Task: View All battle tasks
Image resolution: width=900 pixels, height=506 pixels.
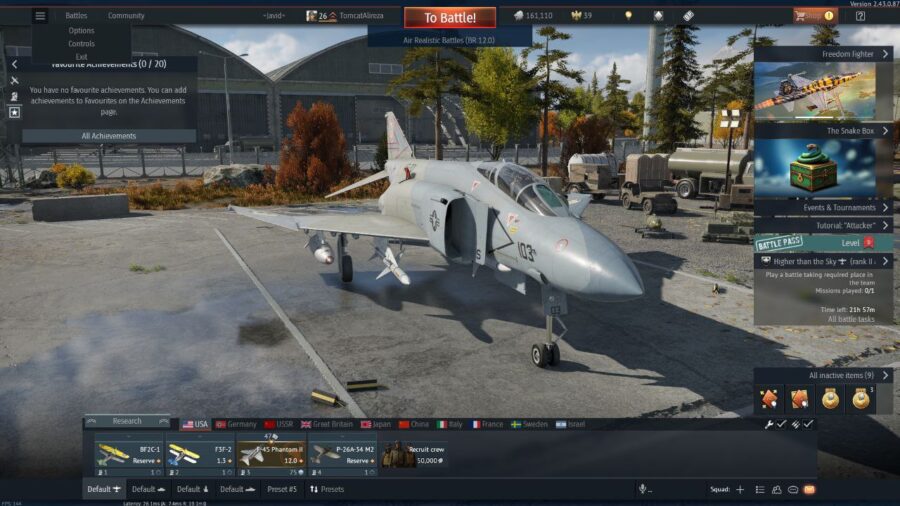Action: [851, 319]
